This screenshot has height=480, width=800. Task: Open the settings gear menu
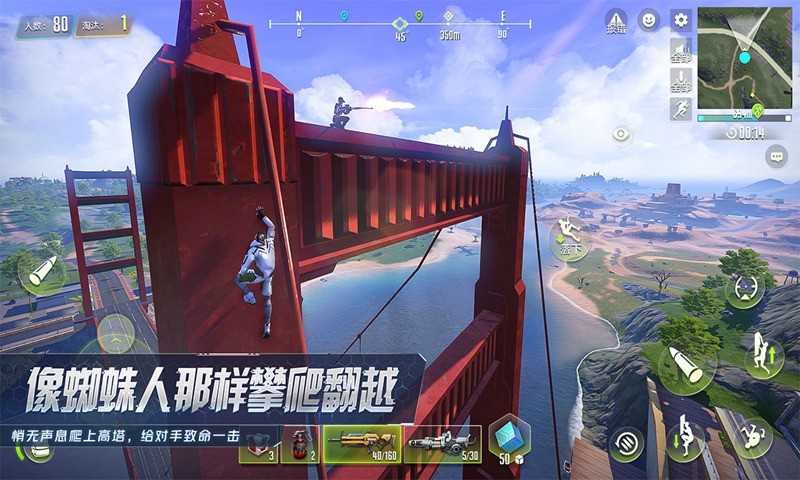(681, 19)
